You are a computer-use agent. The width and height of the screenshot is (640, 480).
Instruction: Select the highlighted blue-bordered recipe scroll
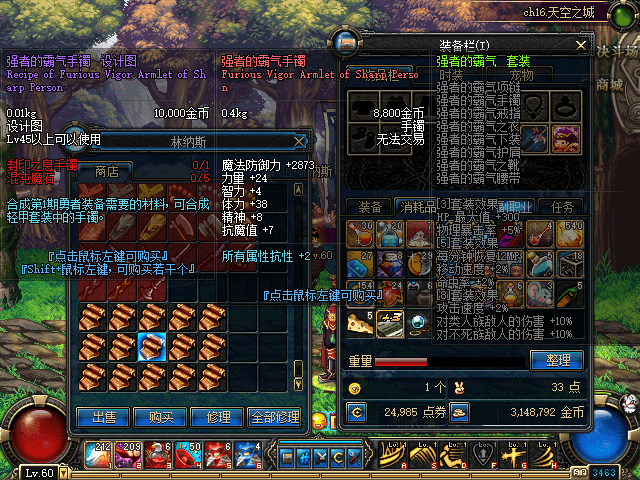(x=151, y=347)
